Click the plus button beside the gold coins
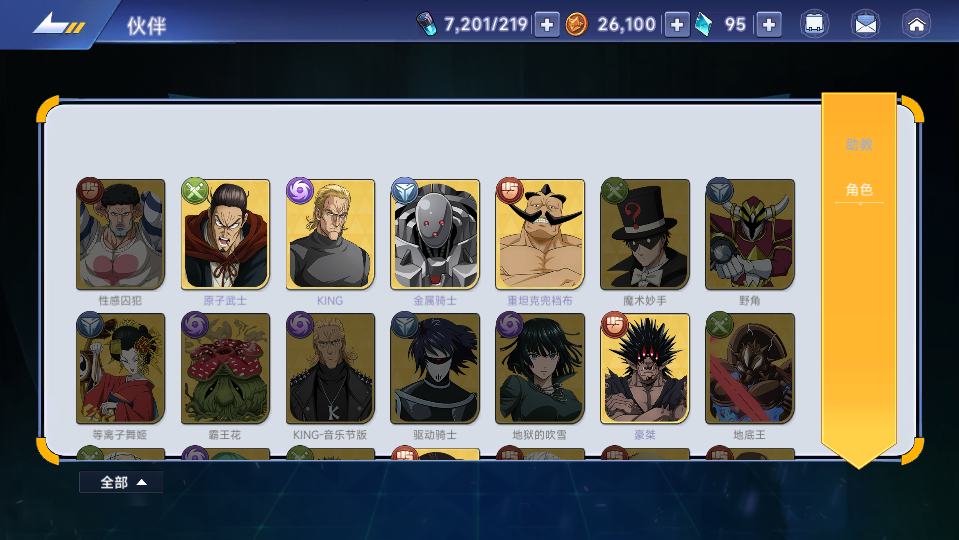Viewport: 959px width, 540px height. click(x=677, y=25)
